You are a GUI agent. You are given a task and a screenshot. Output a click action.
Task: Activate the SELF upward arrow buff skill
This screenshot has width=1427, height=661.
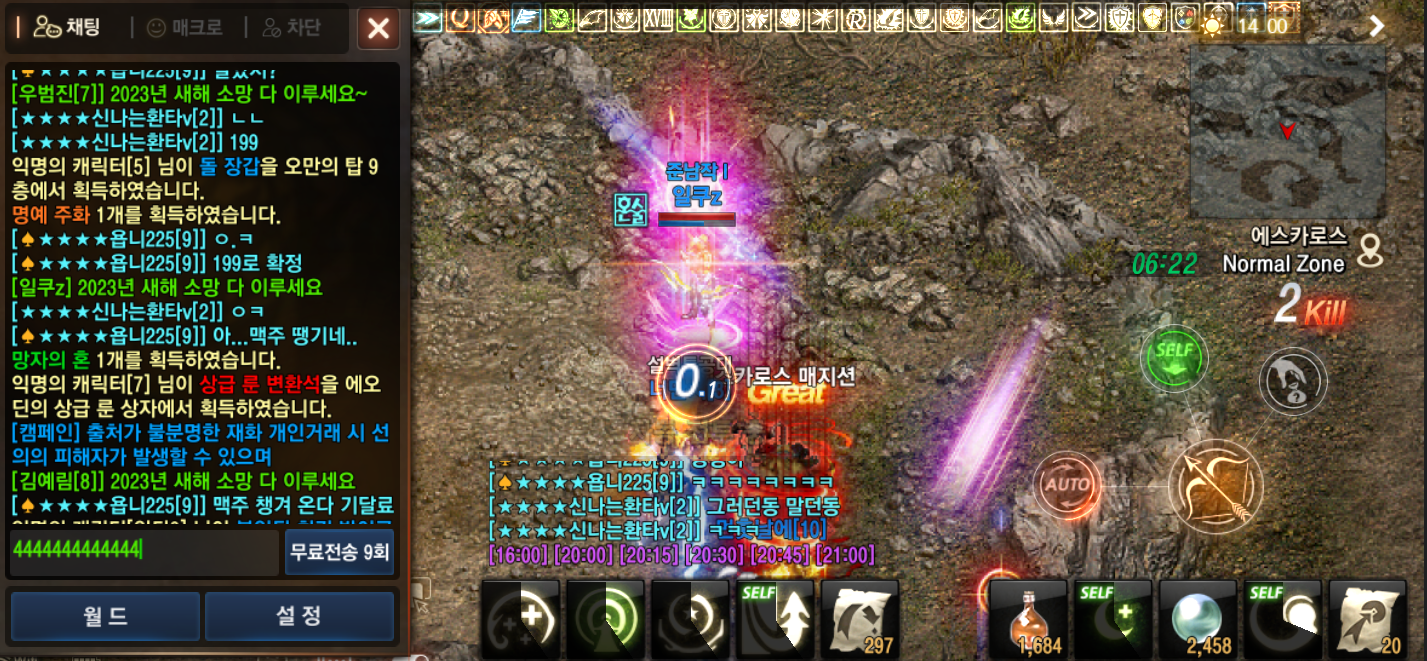(x=775, y=619)
